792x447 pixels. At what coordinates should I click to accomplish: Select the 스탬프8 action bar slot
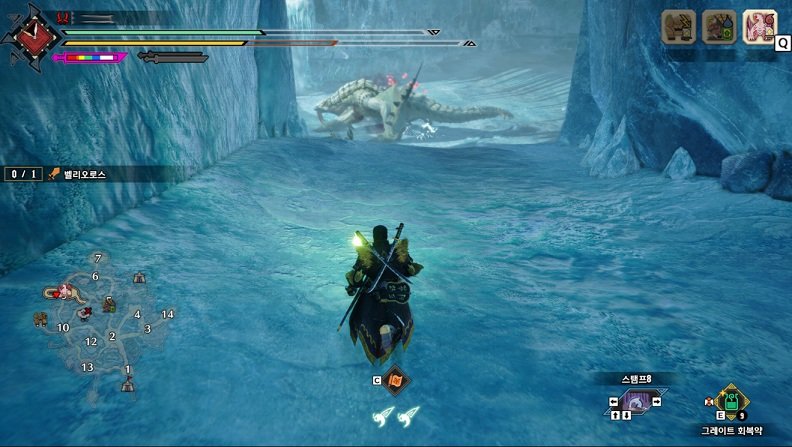pyautogui.click(x=635, y=401)
